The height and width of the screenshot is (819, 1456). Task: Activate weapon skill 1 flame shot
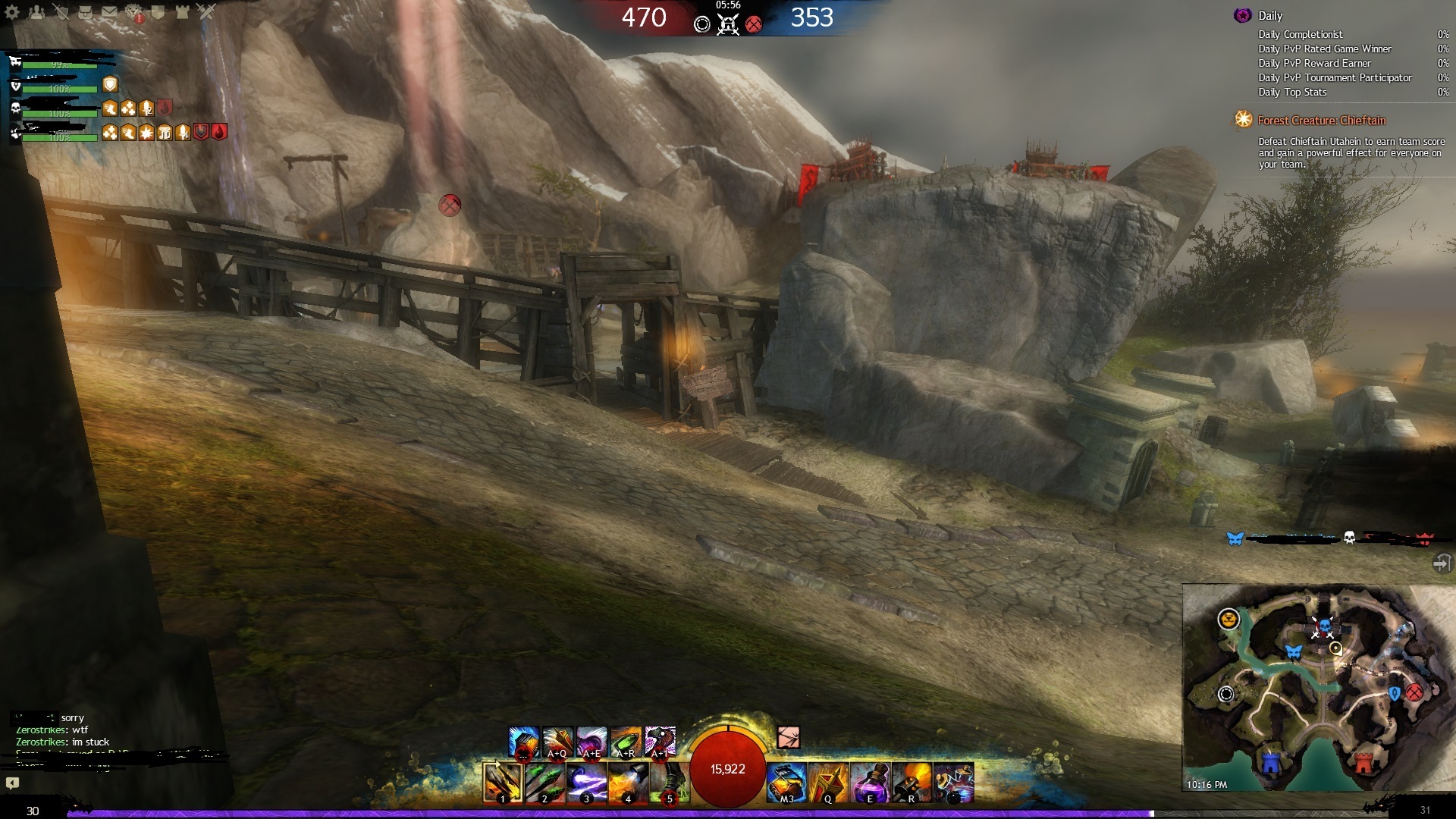(503, 782)
